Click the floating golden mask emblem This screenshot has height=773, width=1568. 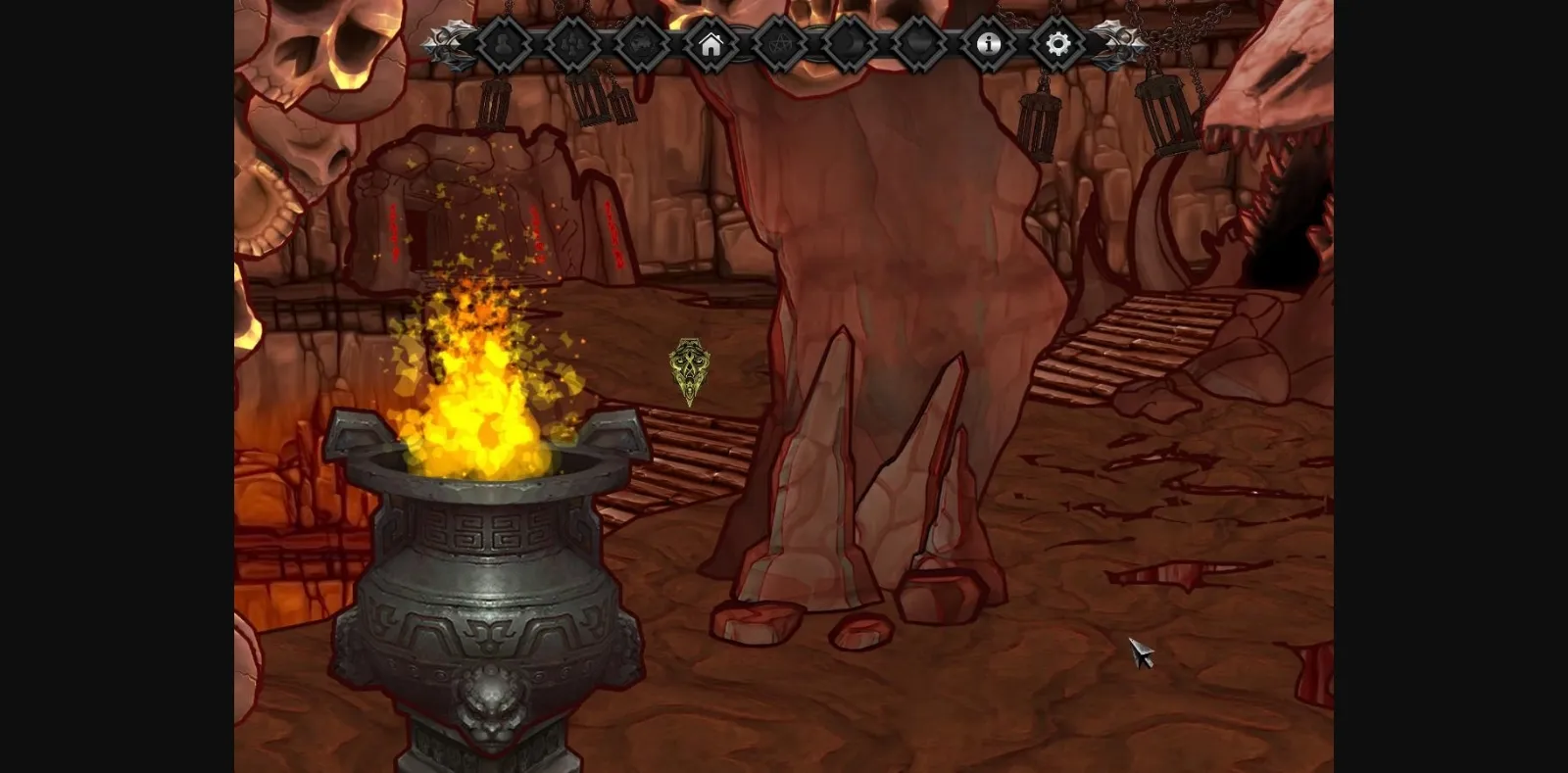pyautogui.click(x=689, y=372)
